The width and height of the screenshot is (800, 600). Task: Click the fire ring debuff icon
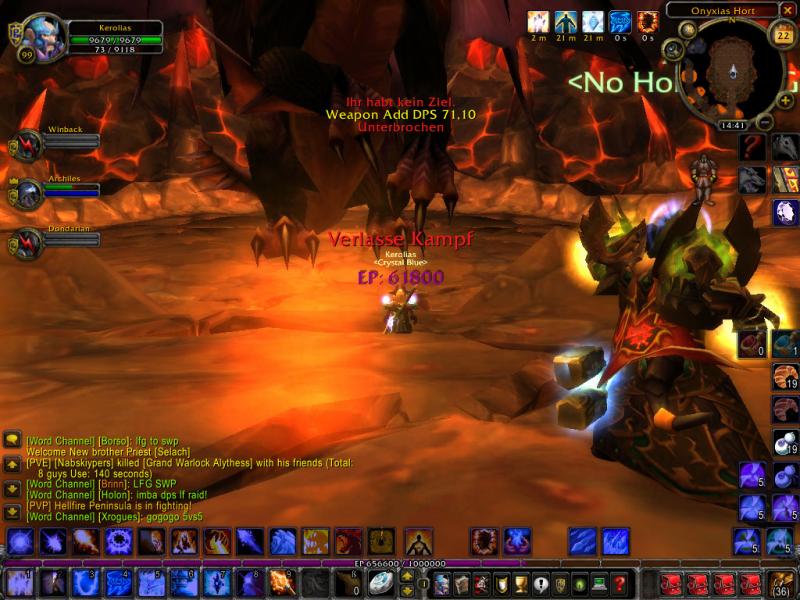[x=647, y=20]
